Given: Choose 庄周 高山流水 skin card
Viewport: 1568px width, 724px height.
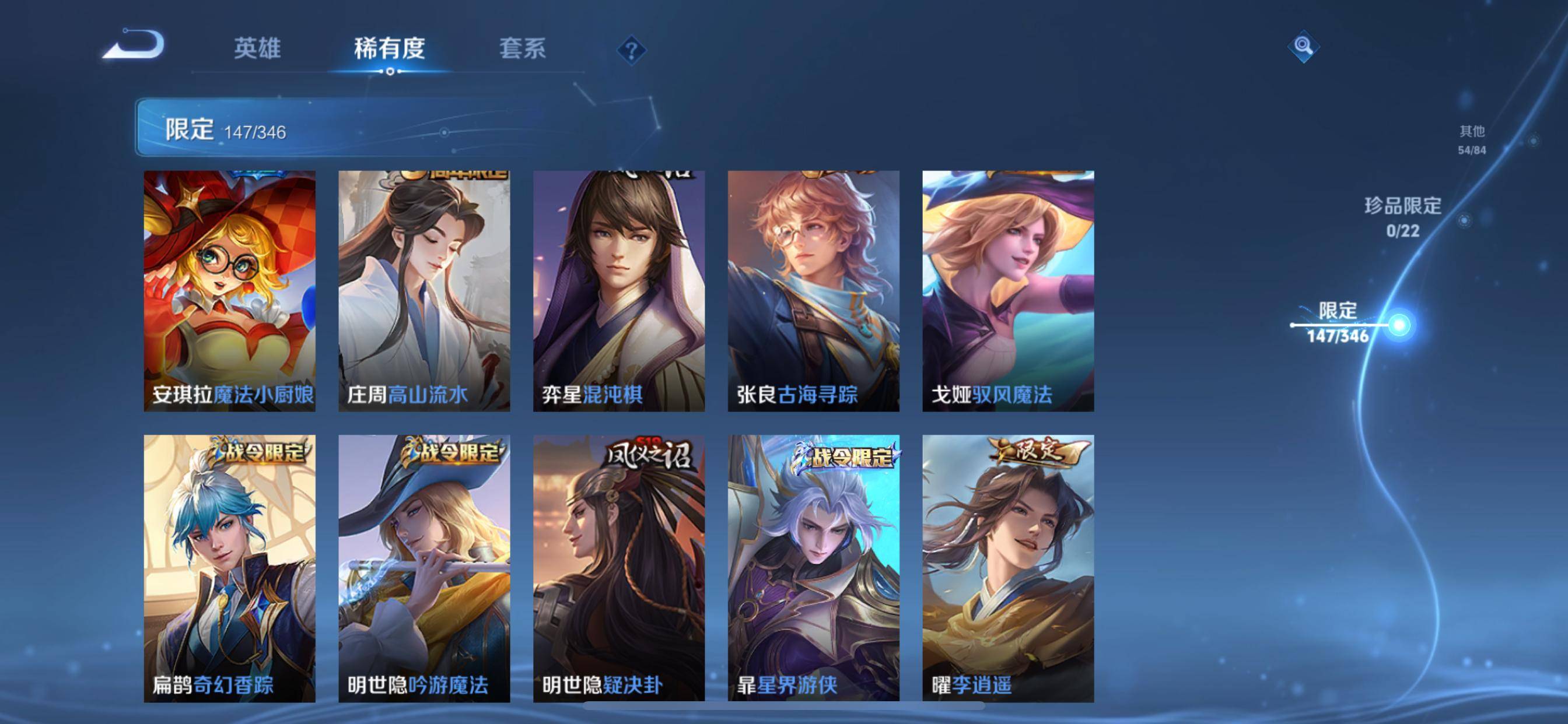Looking at the screenshot, I should [424, 291].
